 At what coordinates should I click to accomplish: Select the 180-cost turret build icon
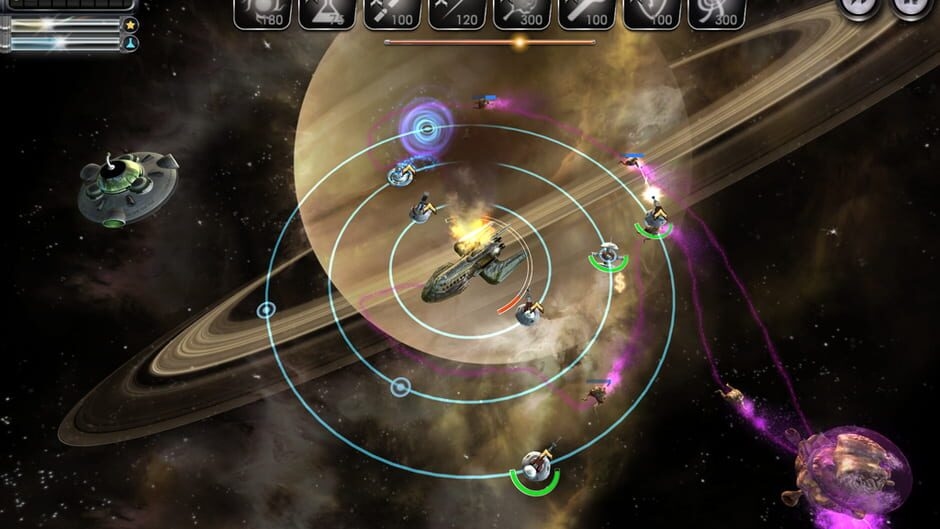(262, 11)
